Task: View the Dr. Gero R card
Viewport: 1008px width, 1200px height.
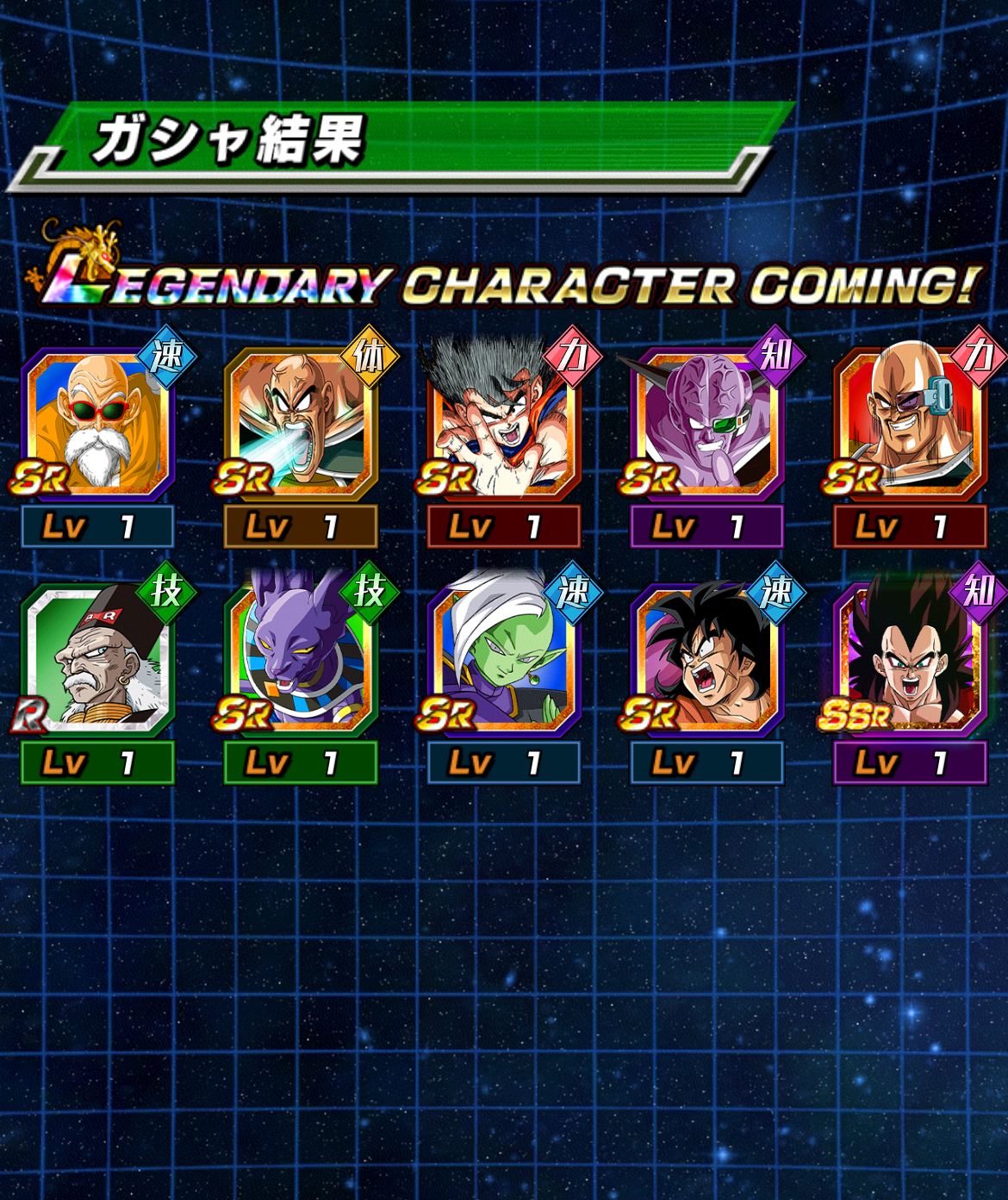Action: tap(97, 661)
